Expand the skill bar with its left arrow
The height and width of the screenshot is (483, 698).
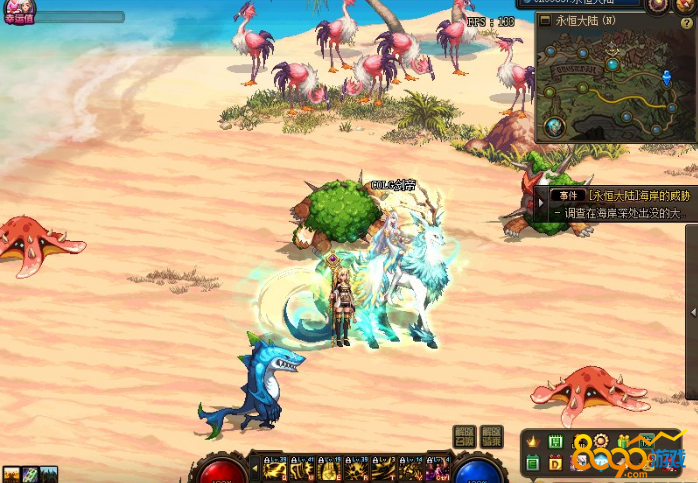(x=254, y=467)
